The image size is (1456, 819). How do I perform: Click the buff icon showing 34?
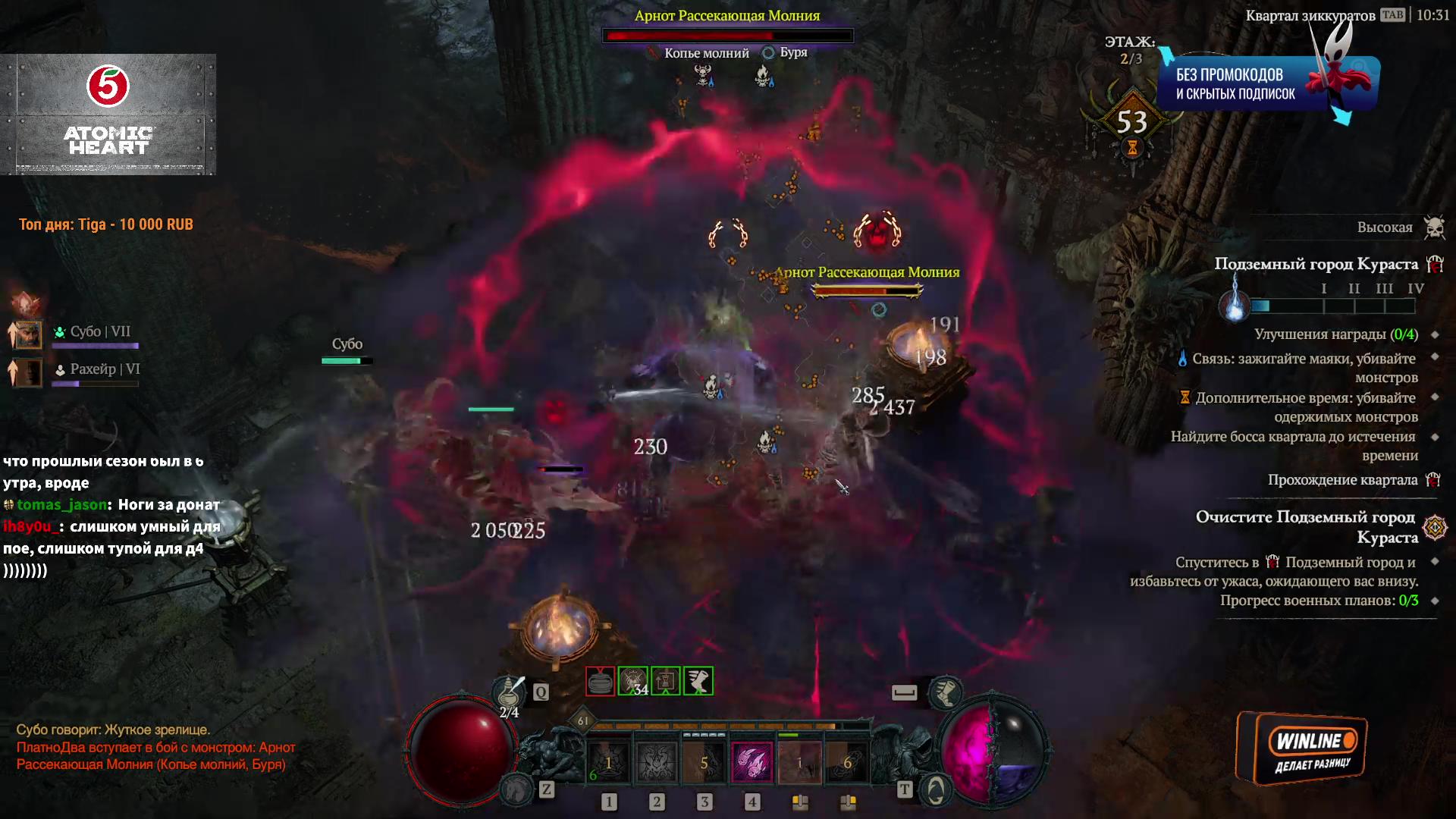point(633,681)
